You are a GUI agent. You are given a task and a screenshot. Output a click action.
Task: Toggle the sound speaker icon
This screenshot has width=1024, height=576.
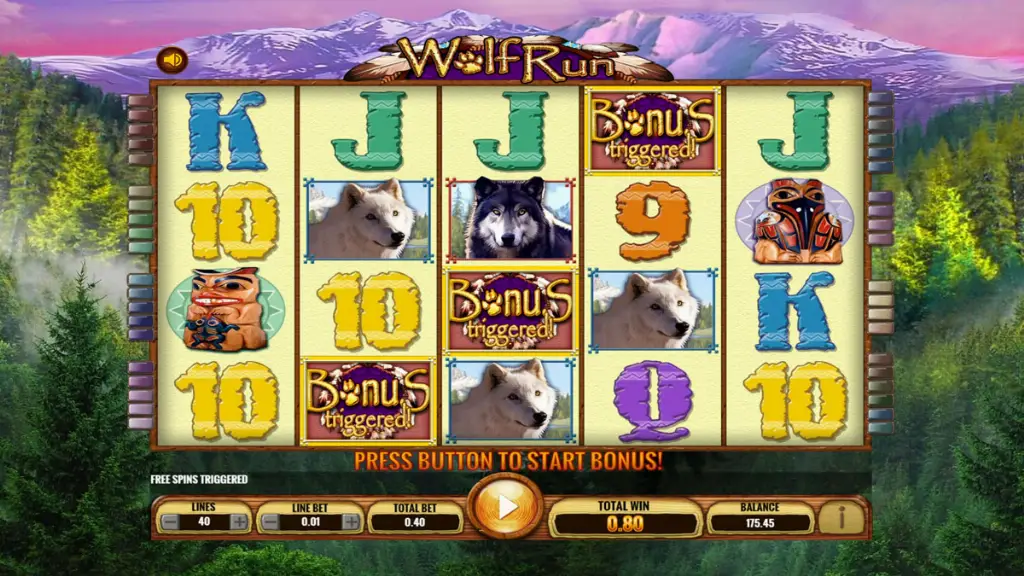coord(172,60)
